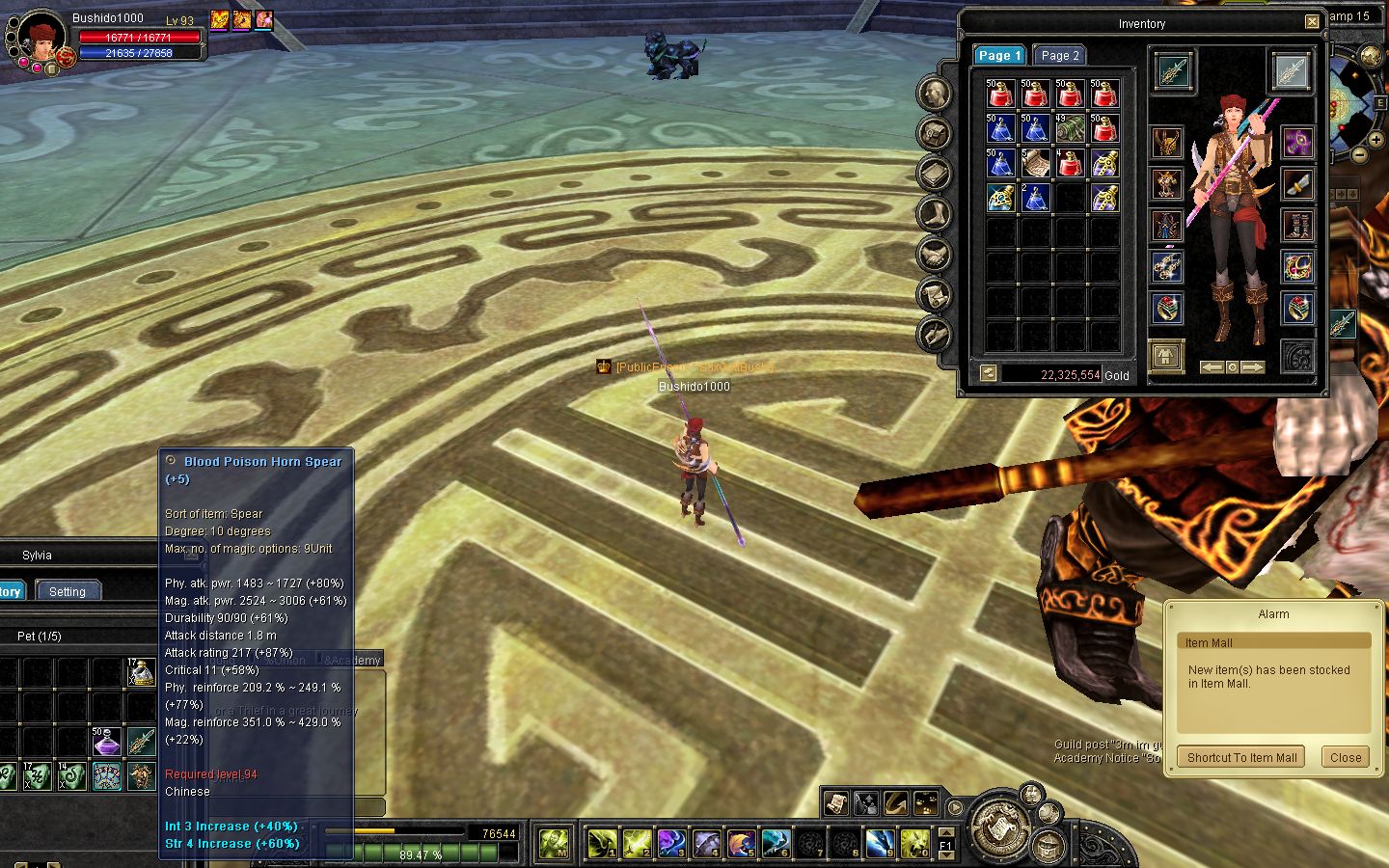Open Shortcut To Item Mall

[x=1241, y=757]
